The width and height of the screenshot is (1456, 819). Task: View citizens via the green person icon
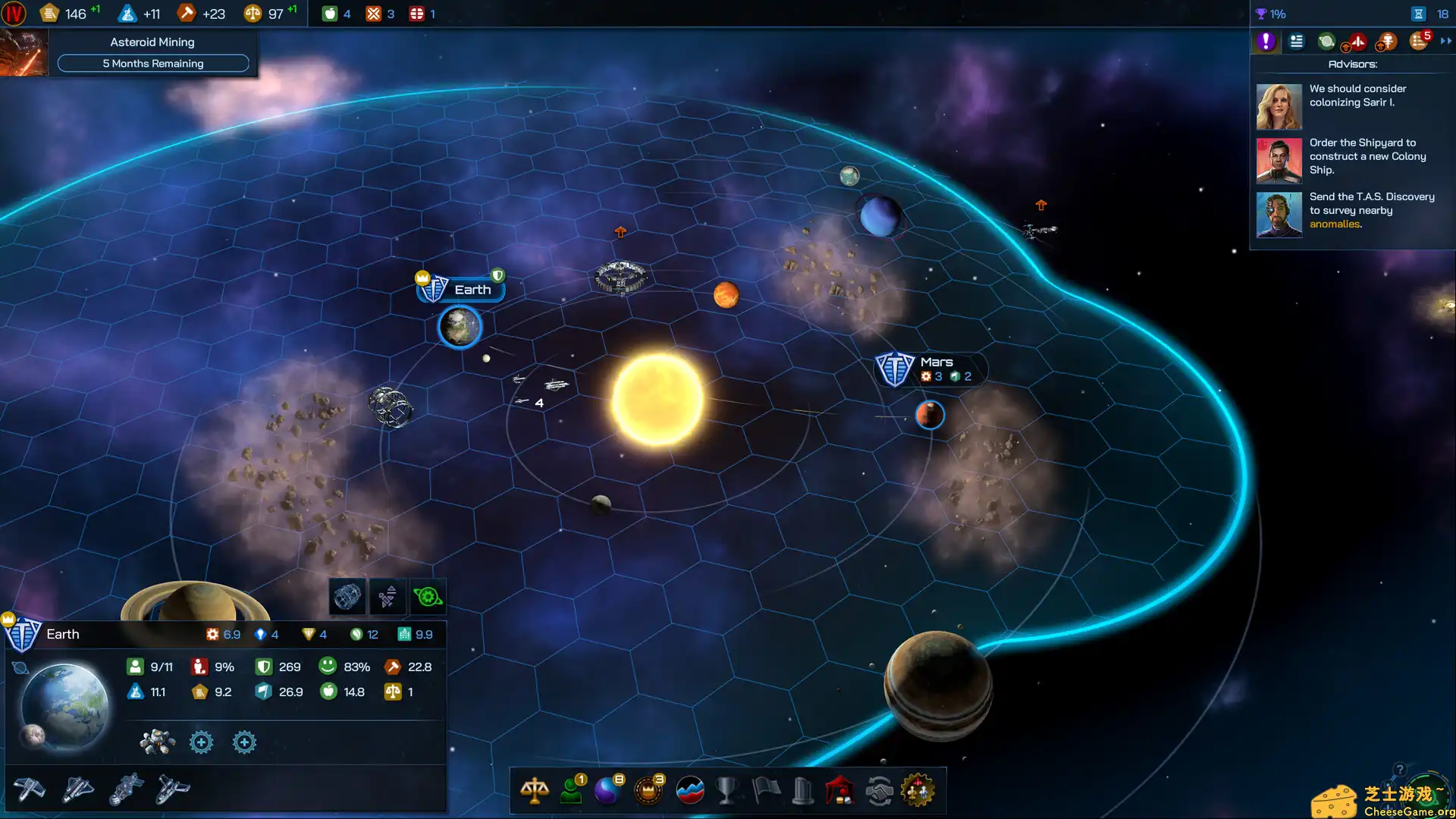[573, 791]
